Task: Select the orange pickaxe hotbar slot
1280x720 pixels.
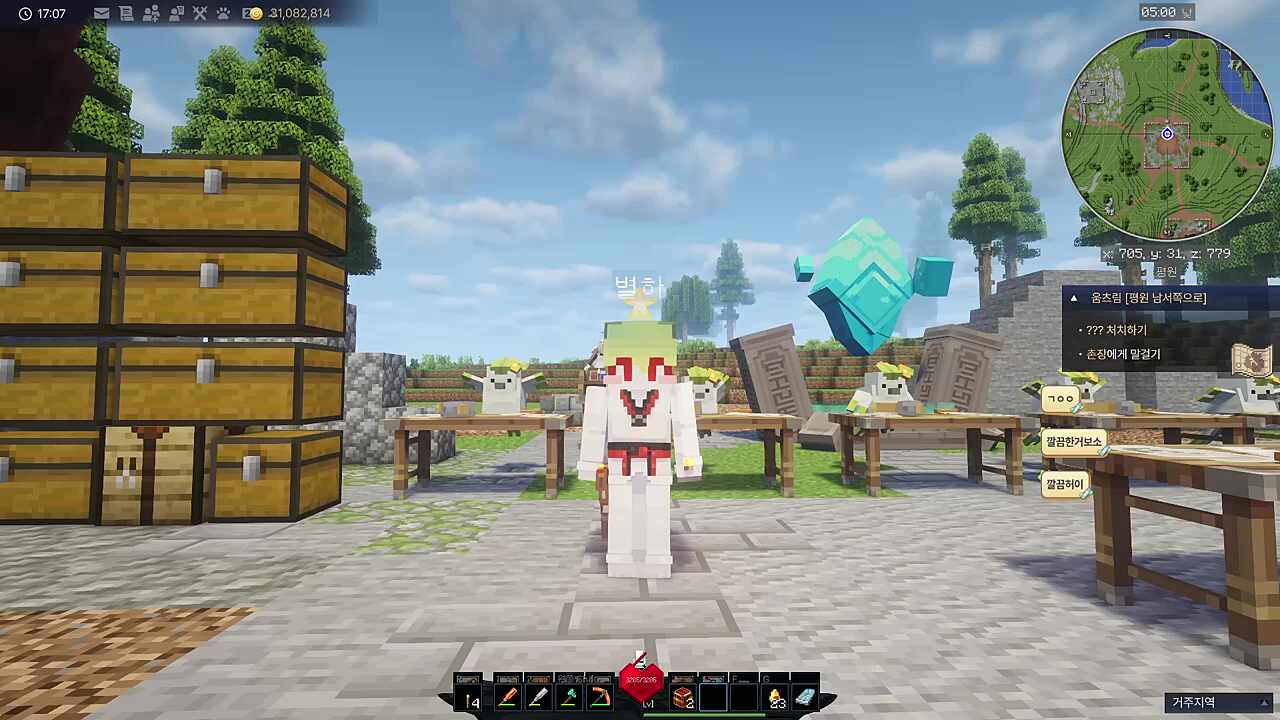Action: 600,697
